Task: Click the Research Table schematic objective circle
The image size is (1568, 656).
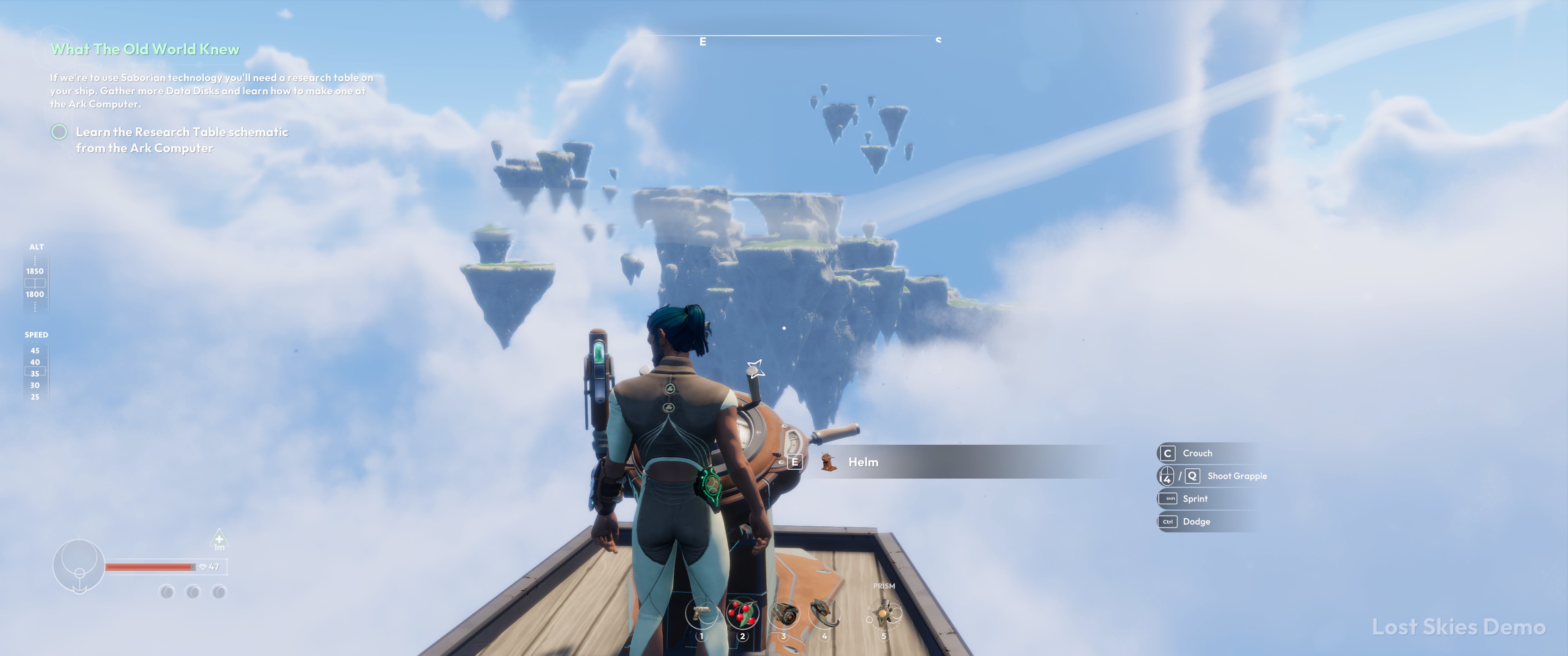Action: pos(59,132)
